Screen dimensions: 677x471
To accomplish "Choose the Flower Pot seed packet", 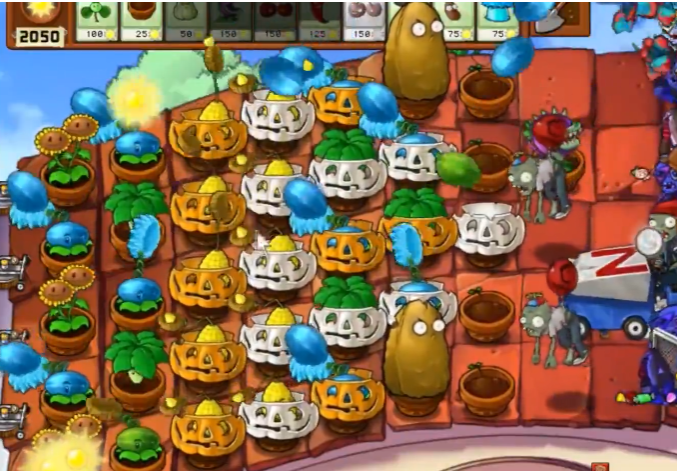I will (x=143, y=20).
